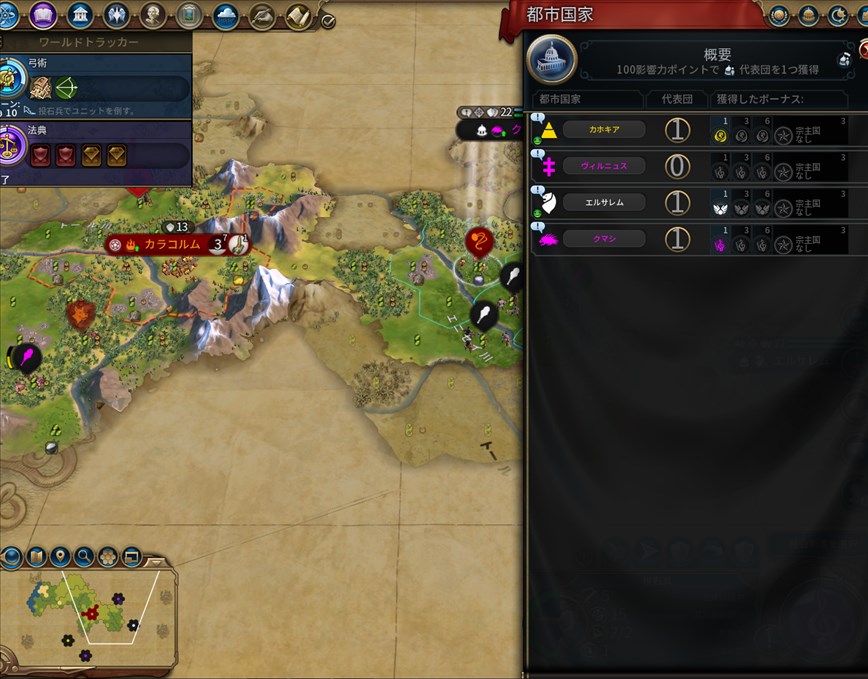The image size is (868, 679).
Task: Open the civics tree book icon
Action: [43, 16]
